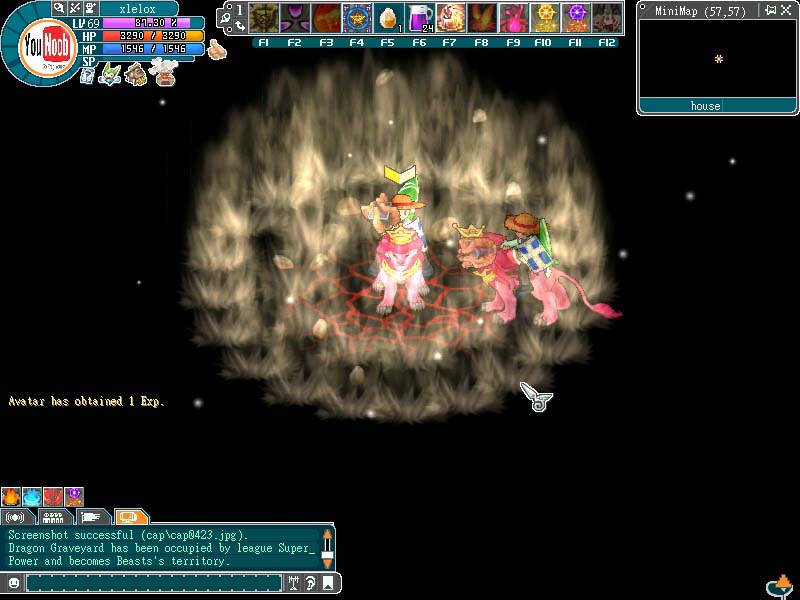Screen dimensions: 800x600
Task: Activate the F4 blue star emblem skill
Action: point(357,18)
